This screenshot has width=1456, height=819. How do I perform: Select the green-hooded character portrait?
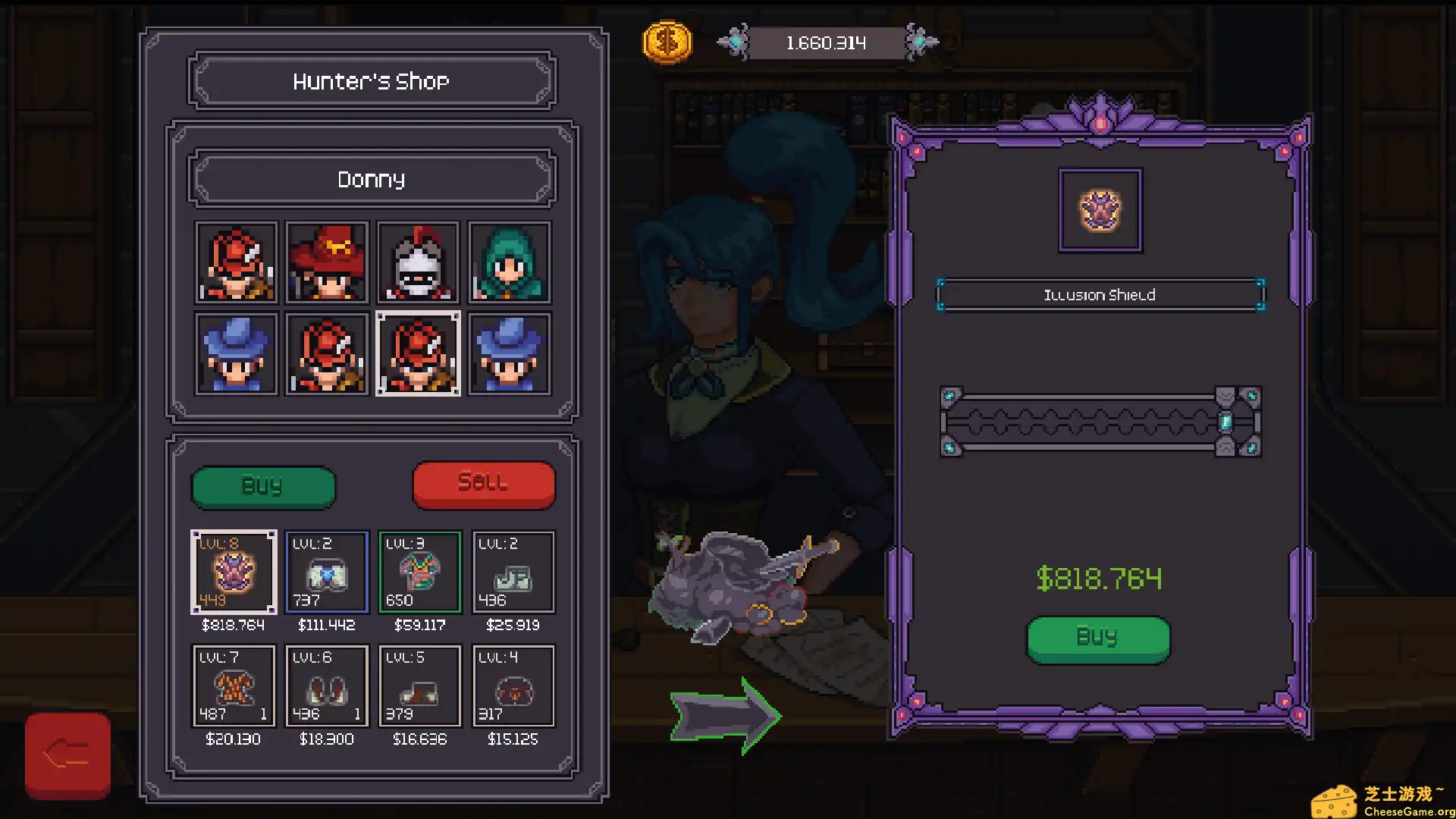[x=510, y=262]
